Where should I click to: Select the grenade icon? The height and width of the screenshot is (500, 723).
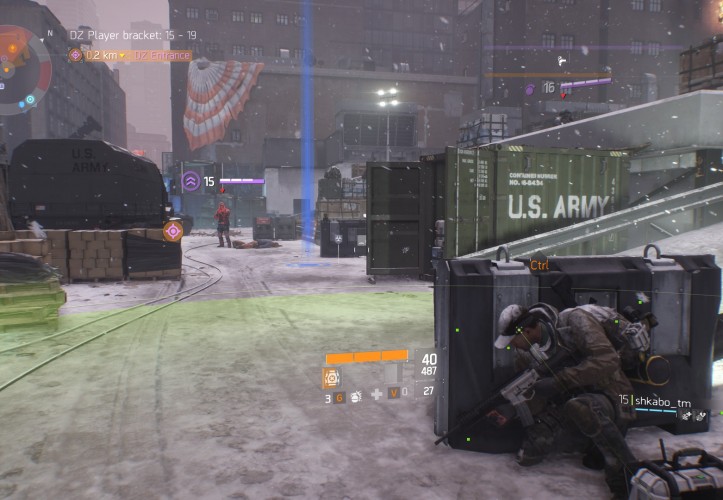355,397
